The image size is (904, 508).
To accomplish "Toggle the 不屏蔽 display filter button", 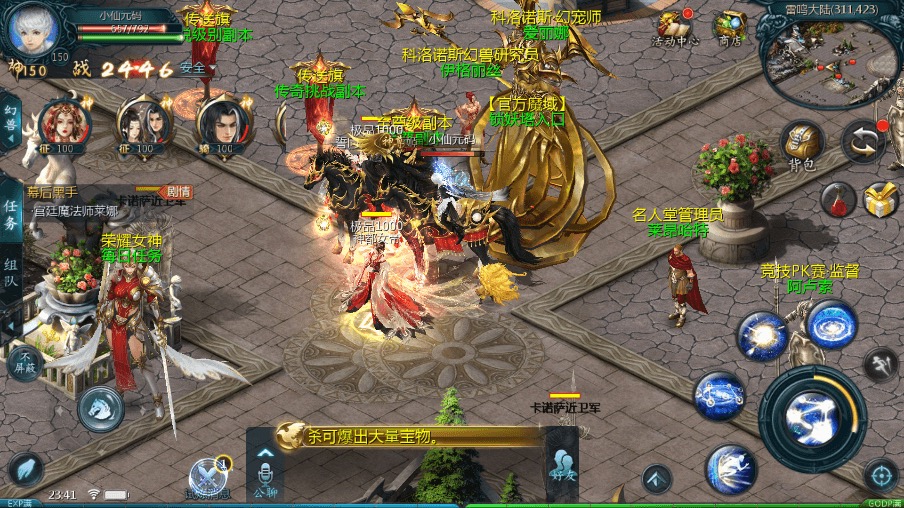I will click(26, 361).
